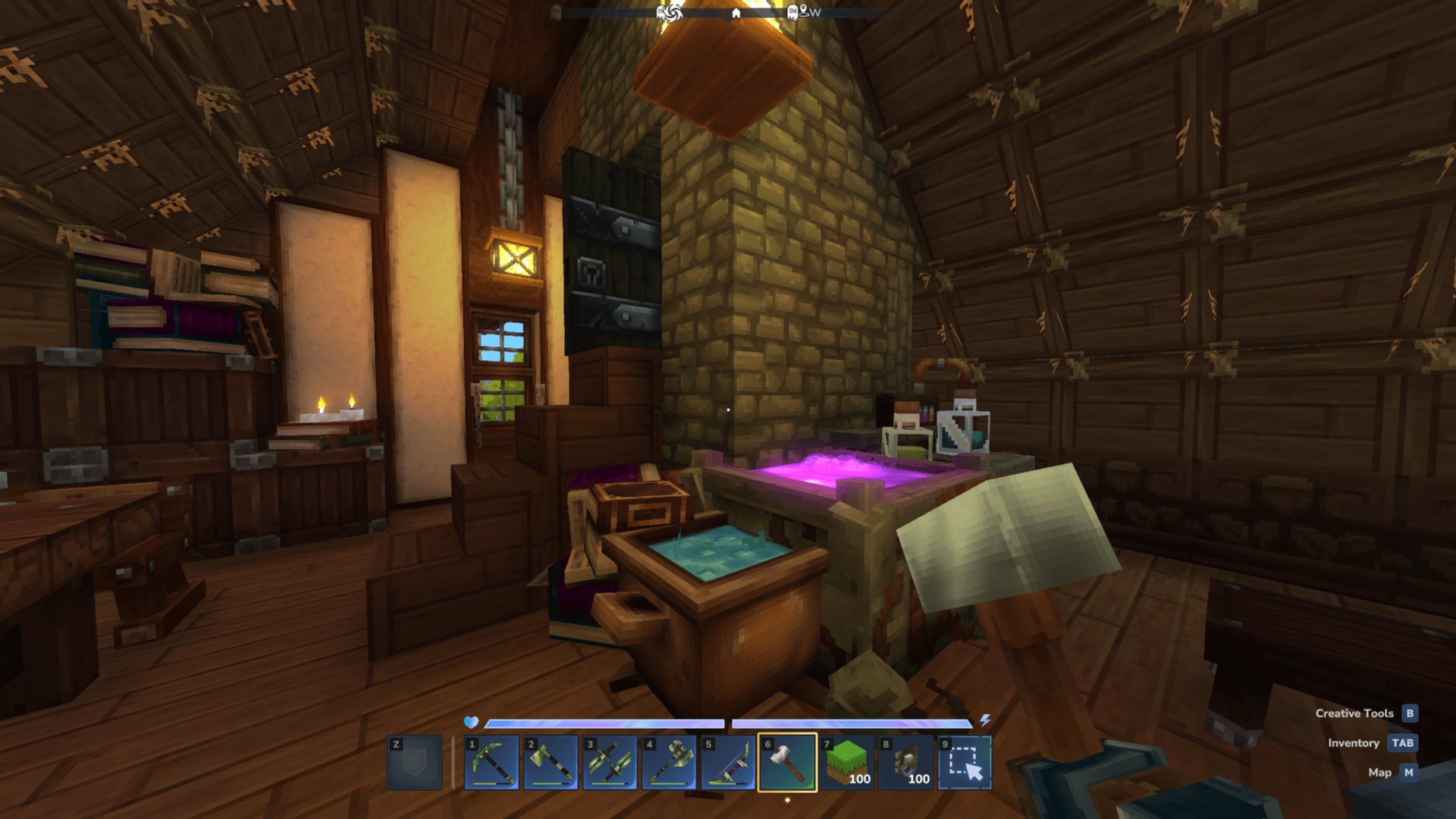Viewport: 1456px width, 819px height.
Task: Select the hatchet in hotbar slot 2
Action: click(551, 762)
